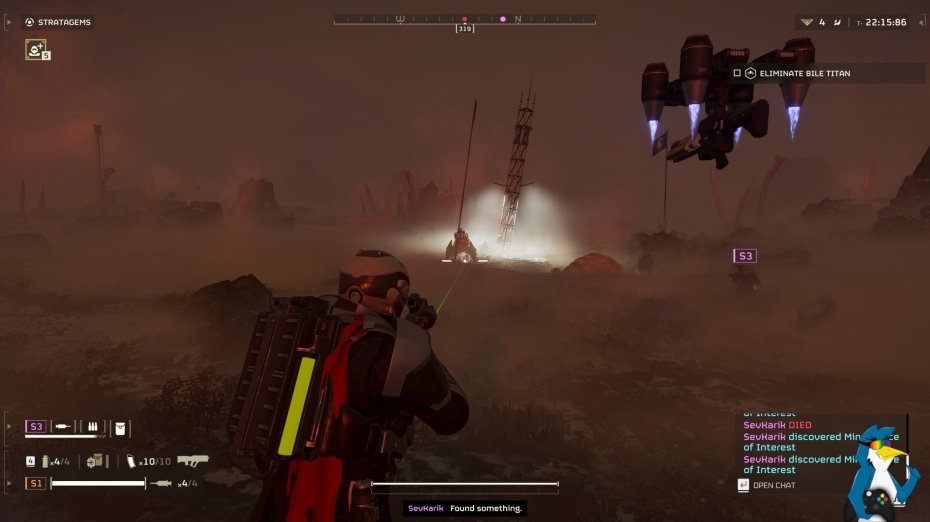Choose the primary rifle weapon icon
The height and width of the screenshot is (522, 930).
coord(192,461)
